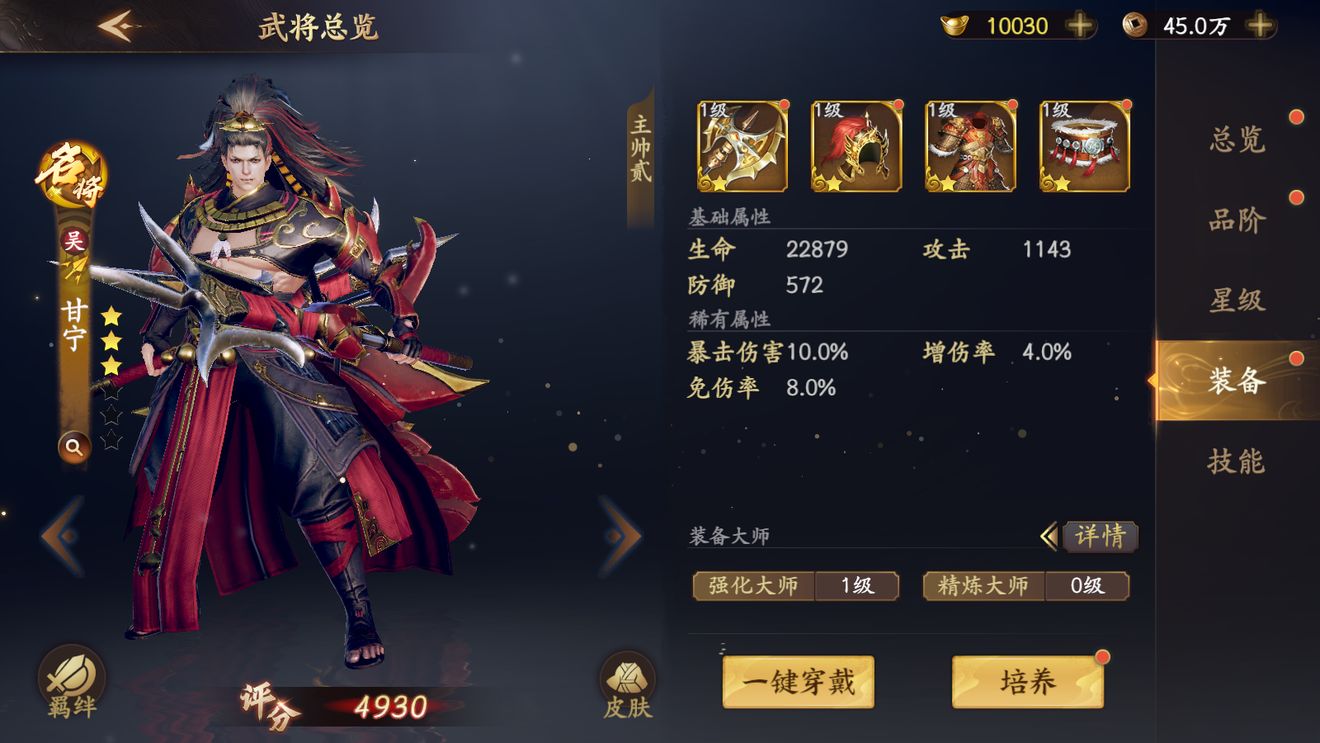Viewport: 1320px width, 743px height.
Task: Select the weapon equipment slot
Action: pos(740,145)
